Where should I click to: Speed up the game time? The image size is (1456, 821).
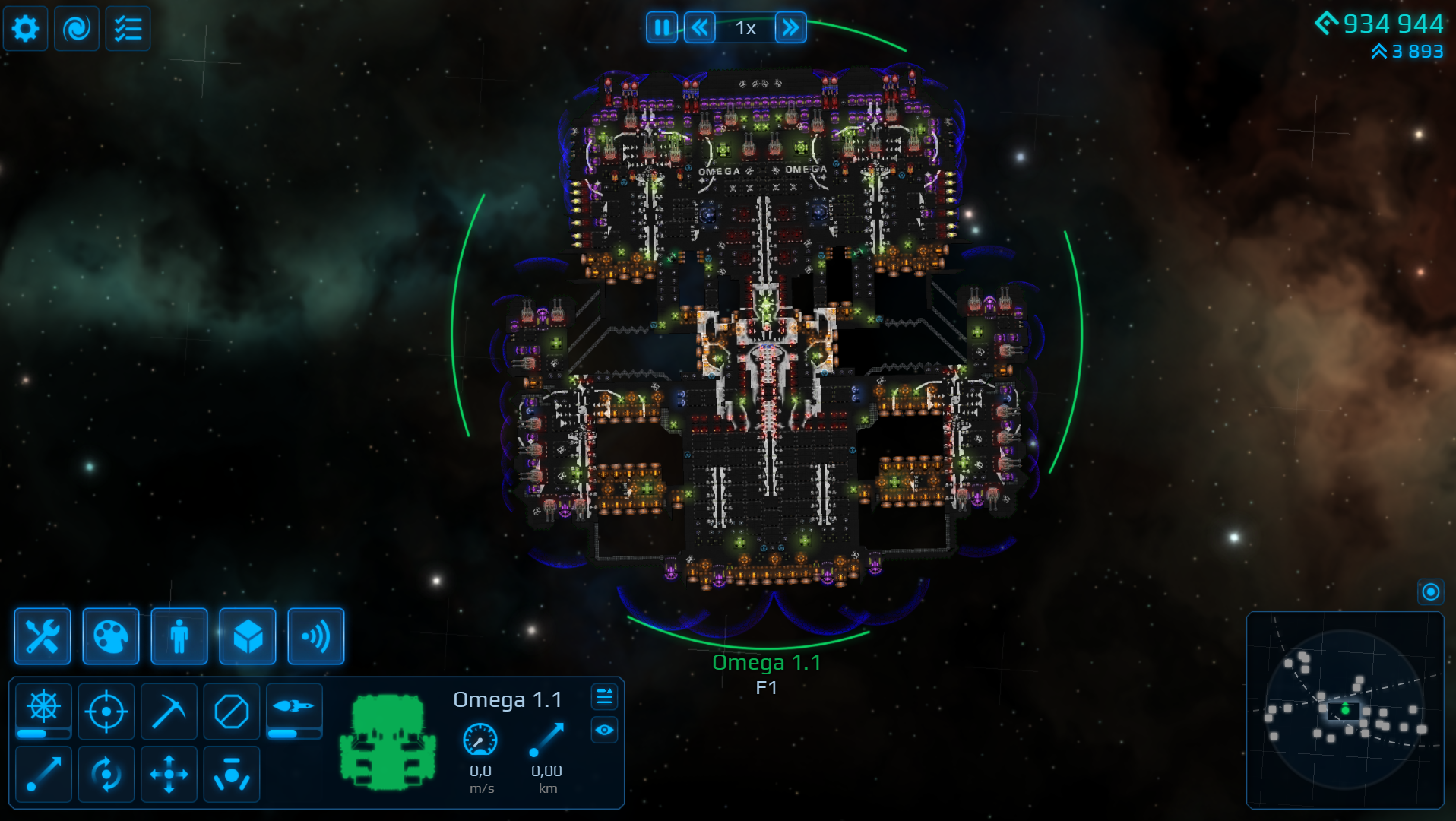point(790,28)
